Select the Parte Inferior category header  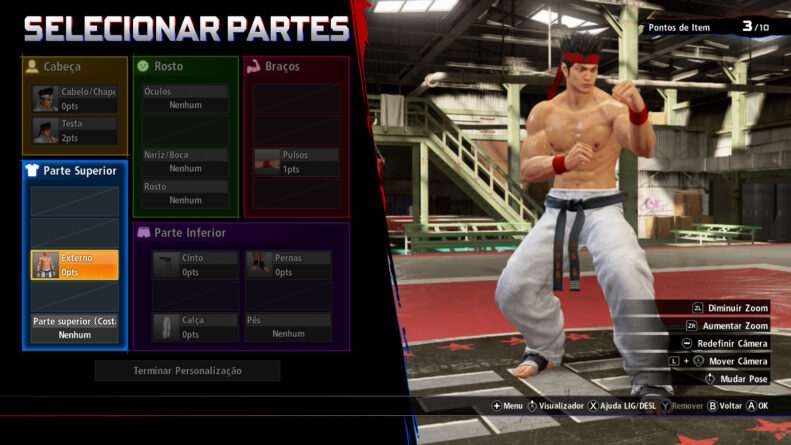(241, 233)
